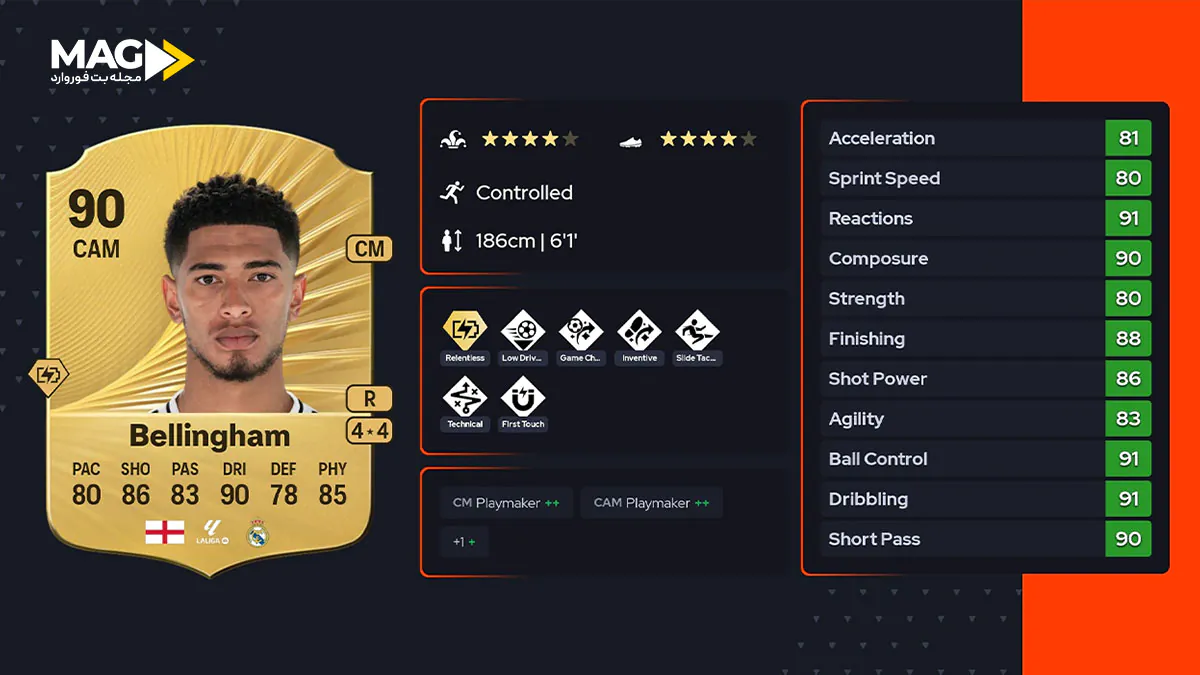This screenshot has height=675, width=1200.
Task: Choose the CM Playmaker role chip
Action: click(x=506, y=503)
